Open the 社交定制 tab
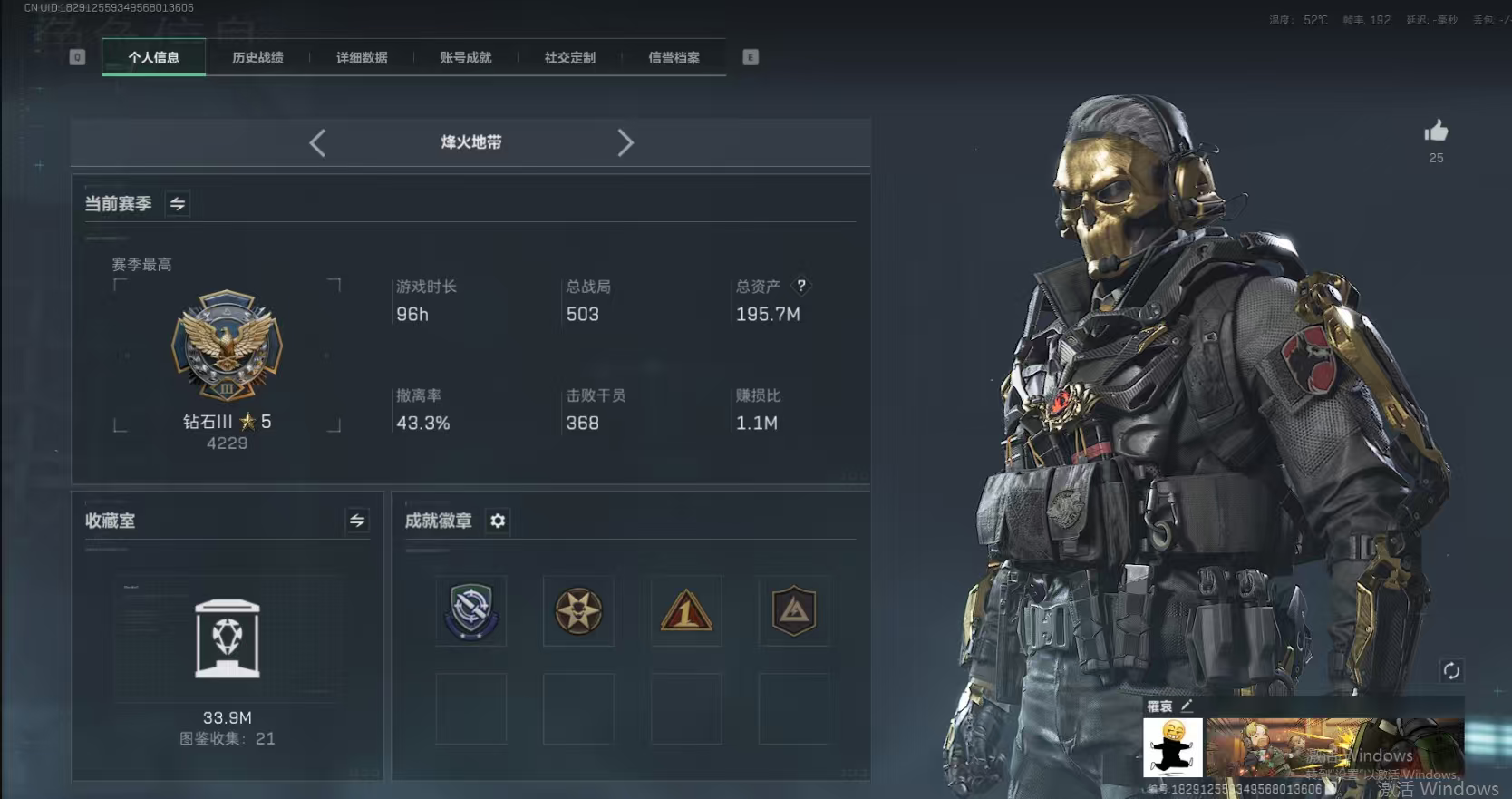 click(568, 57)
